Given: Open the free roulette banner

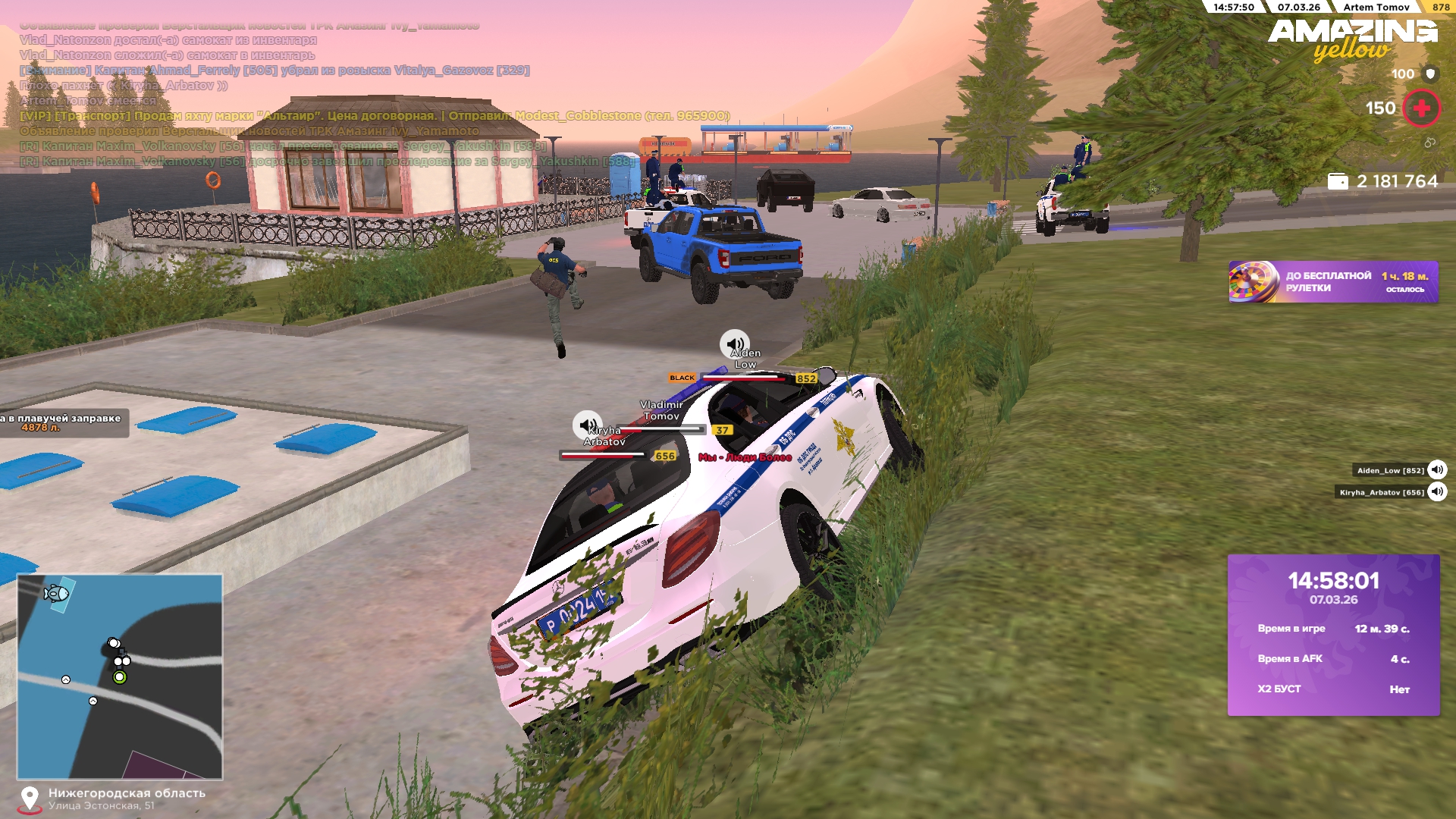Looking at the screenshot, I should click(1332, 282).
